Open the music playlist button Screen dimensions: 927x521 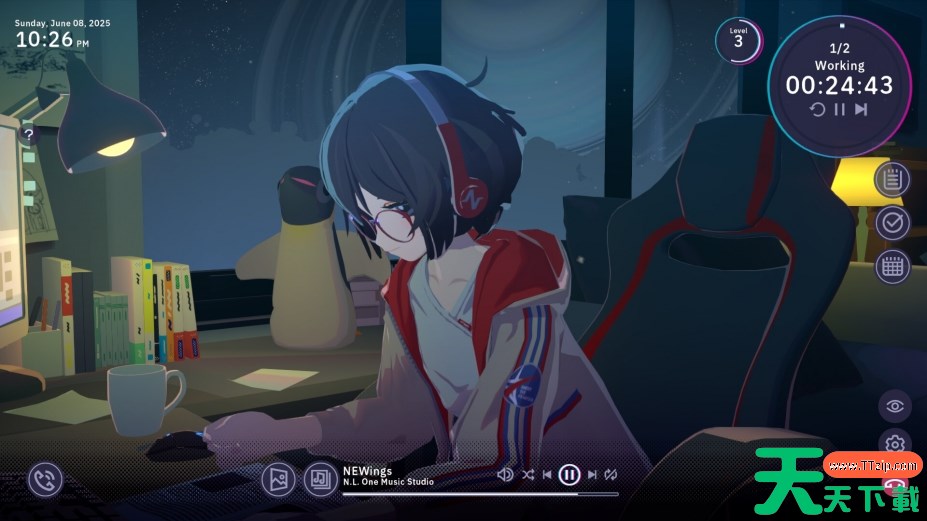[321, 480]
